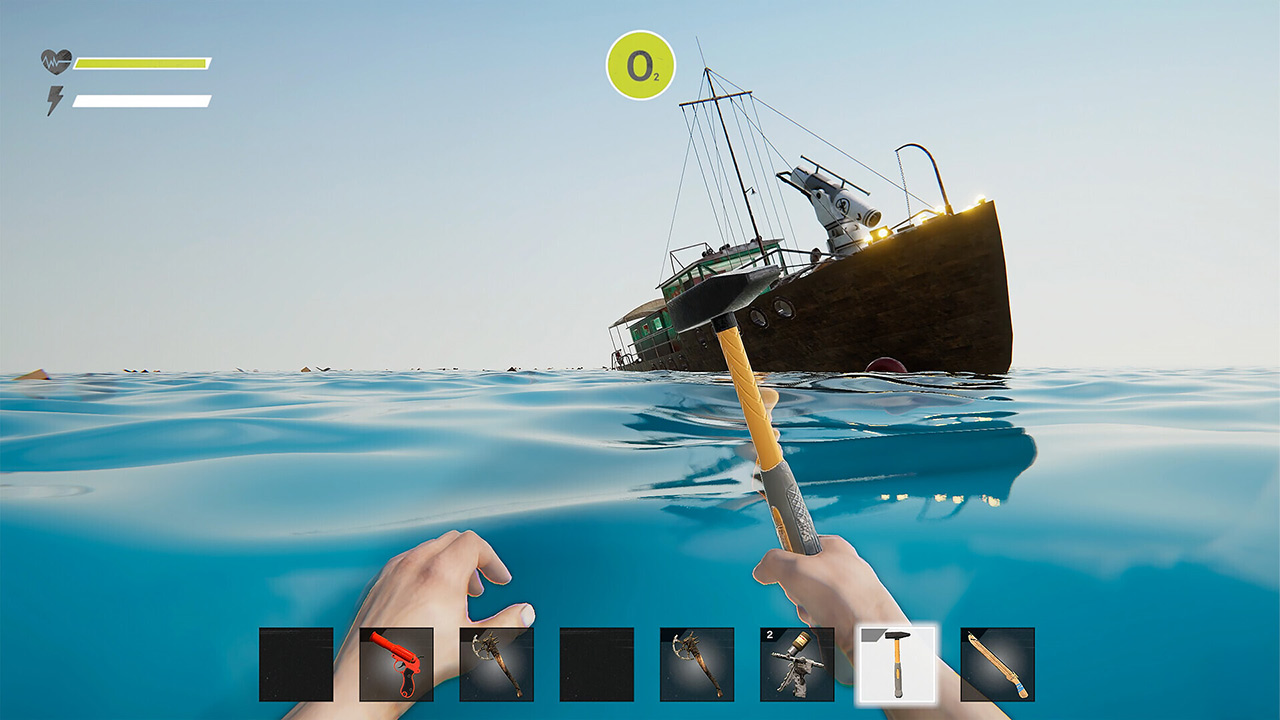Image resolution: width=1280 pixels, height=720 pixels.
Task: Click the green health bar
Action: tap(140, 62)
